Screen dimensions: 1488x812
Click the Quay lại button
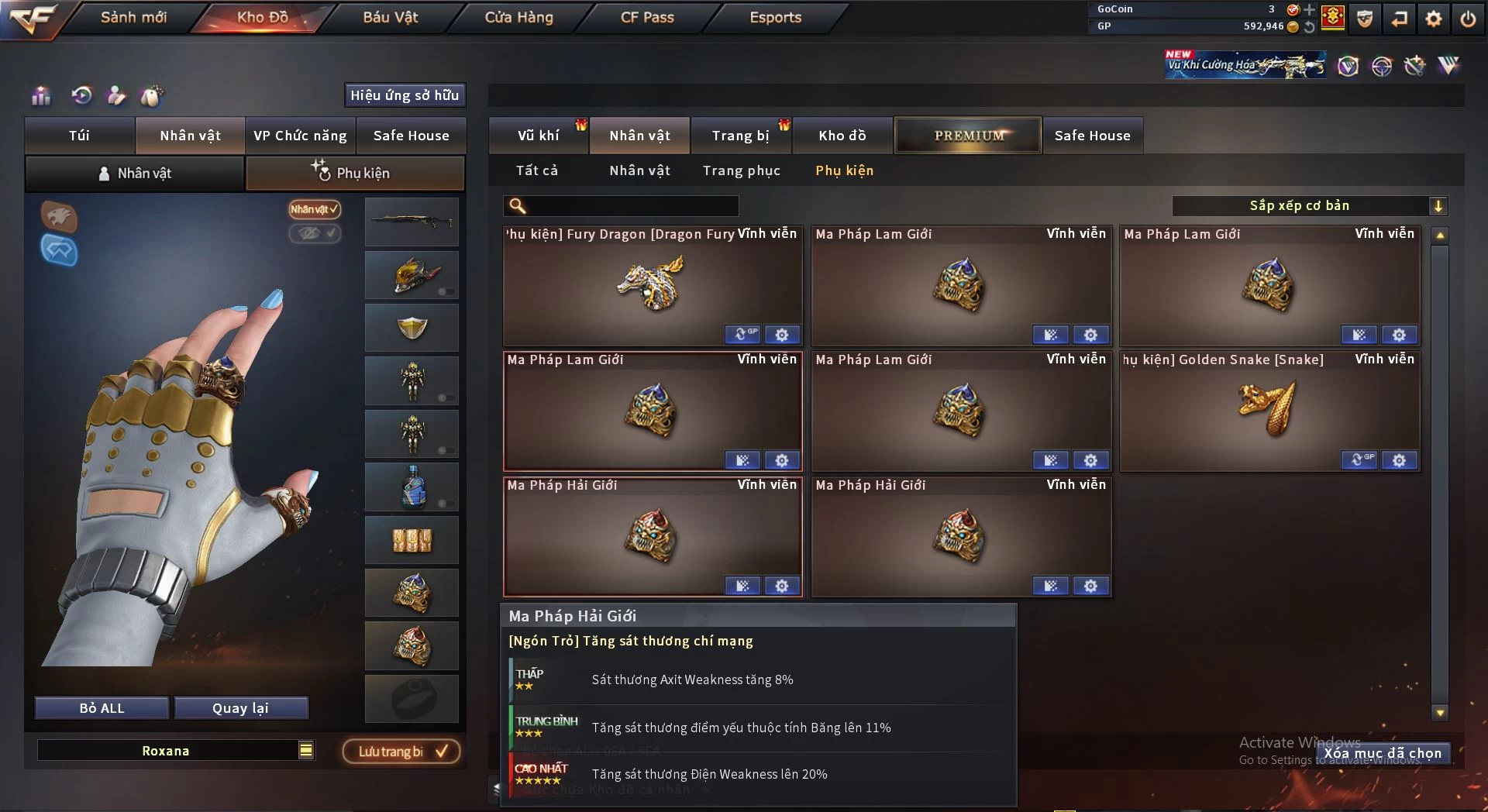pos(240,708)
